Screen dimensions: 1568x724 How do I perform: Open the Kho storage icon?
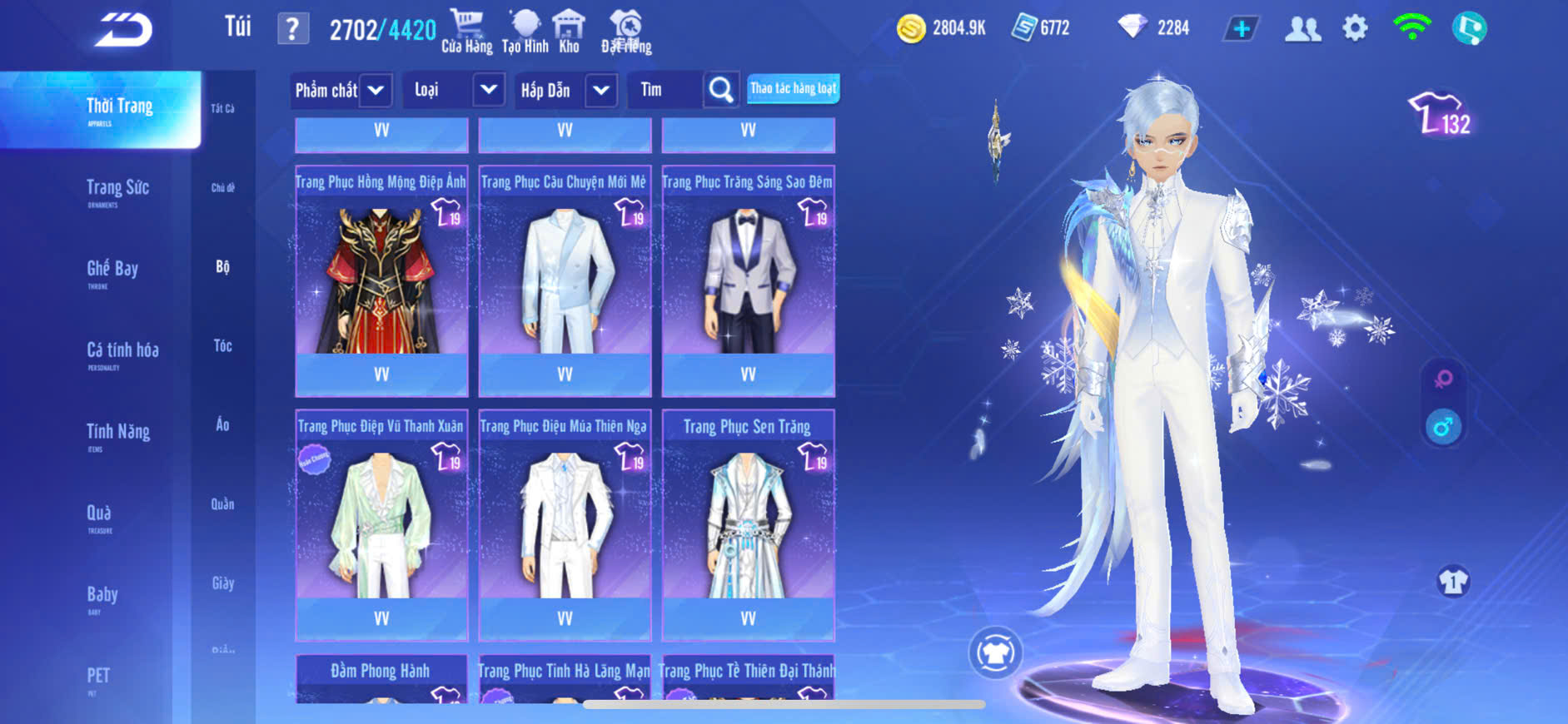pos(569,32)
